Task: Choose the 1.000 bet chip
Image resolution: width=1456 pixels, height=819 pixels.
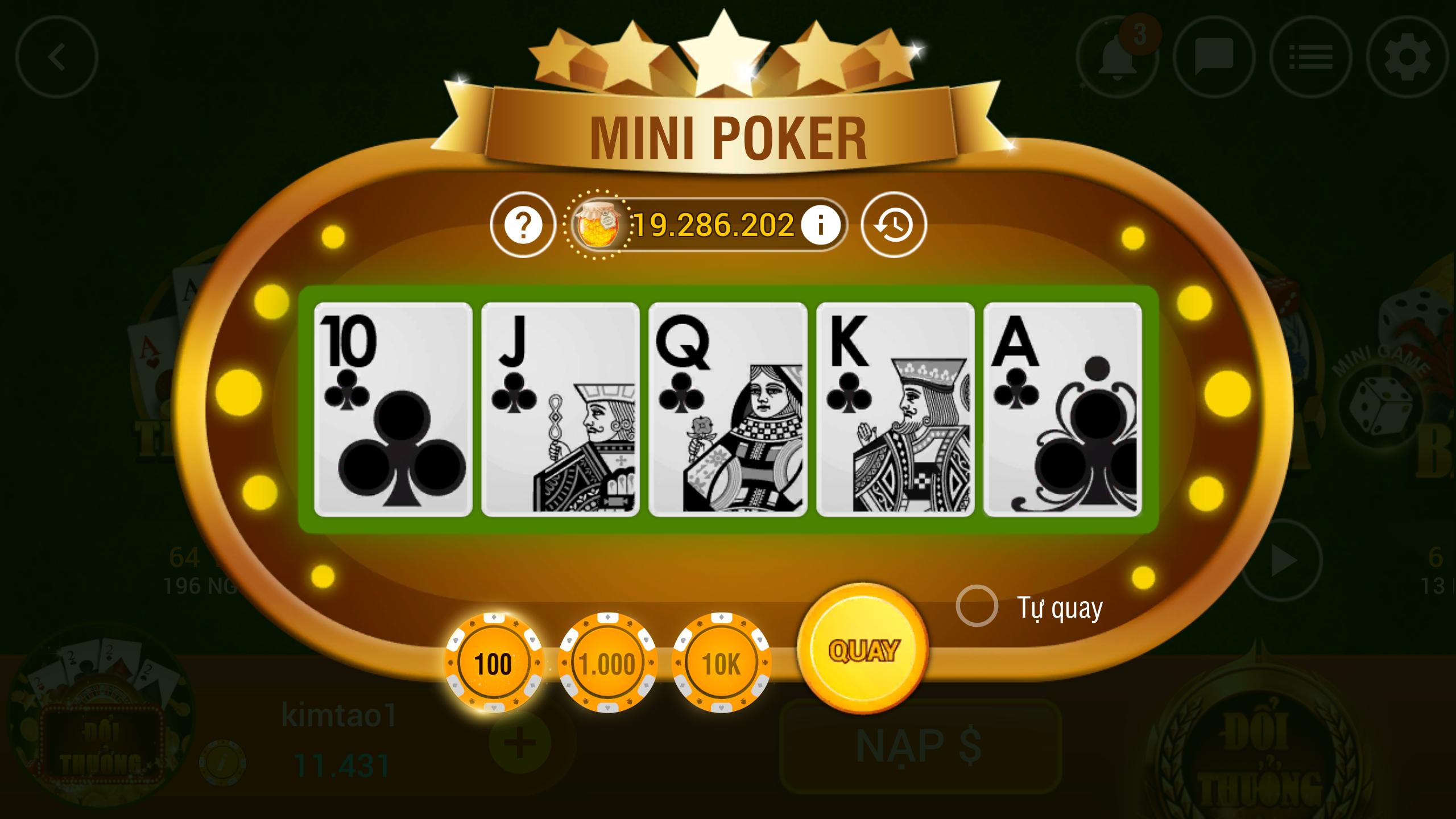Action: click(607, 663)
